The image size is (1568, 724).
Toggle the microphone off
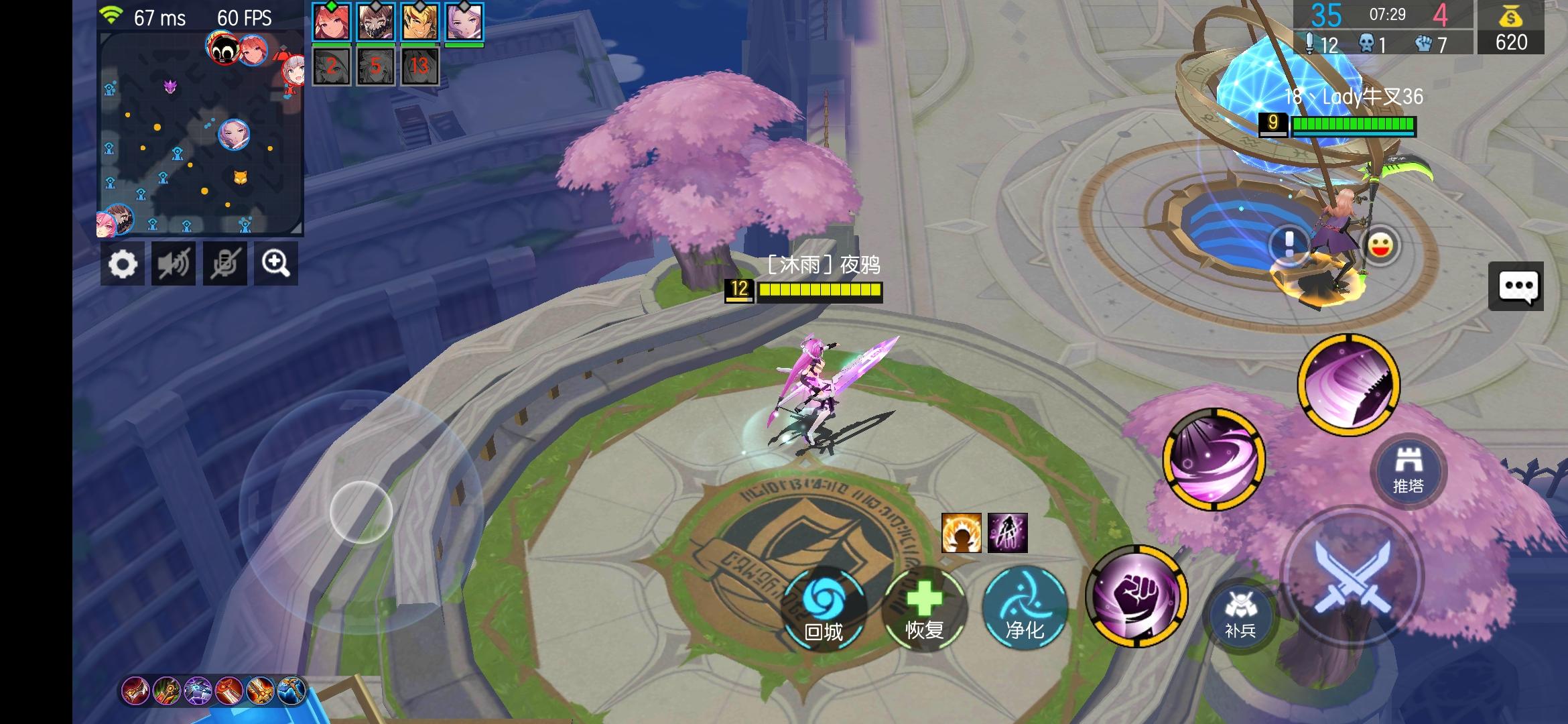[x=225, y=263]
